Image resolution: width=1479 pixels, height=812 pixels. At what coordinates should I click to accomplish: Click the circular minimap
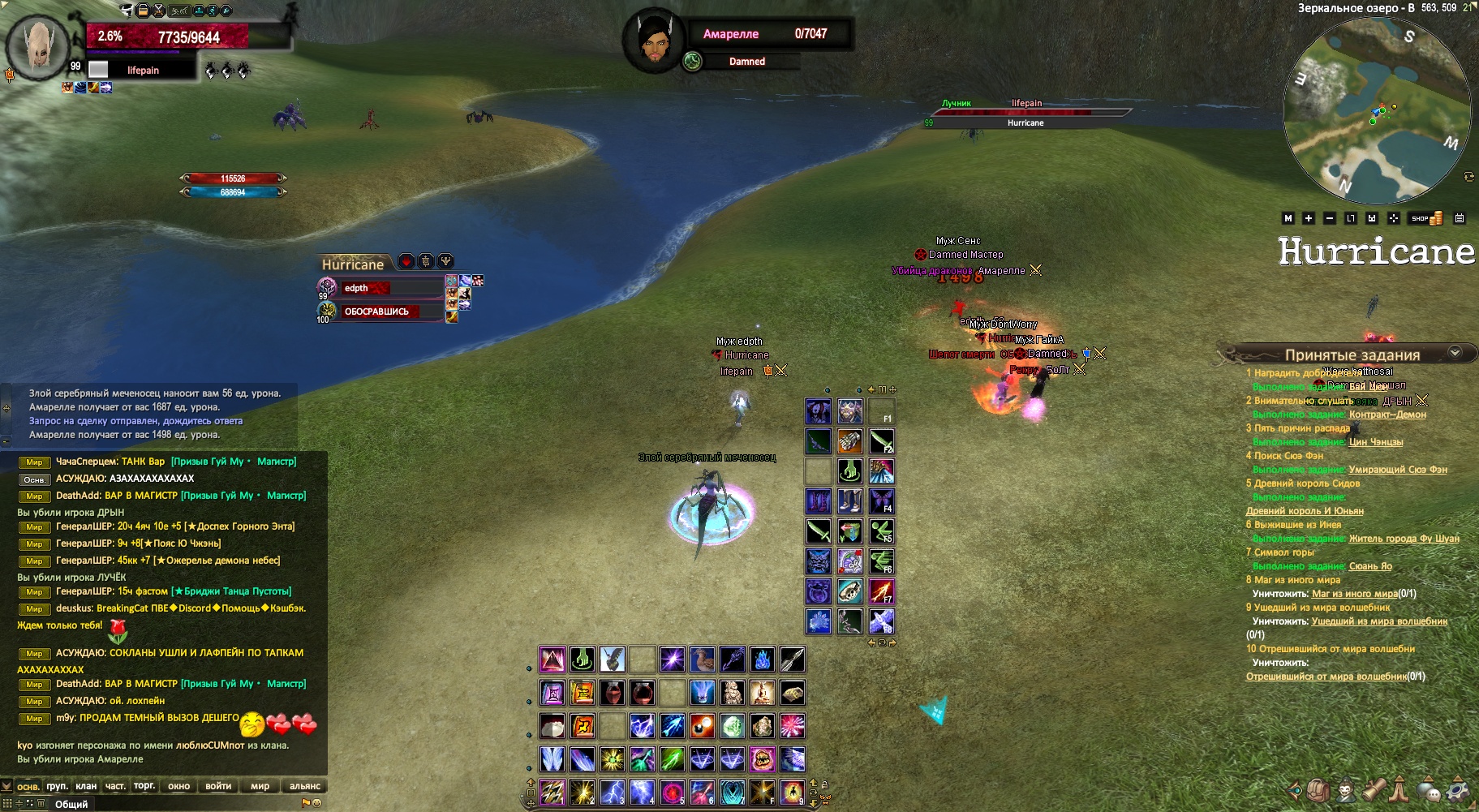pyautogui.click(x=1377, y=110)
